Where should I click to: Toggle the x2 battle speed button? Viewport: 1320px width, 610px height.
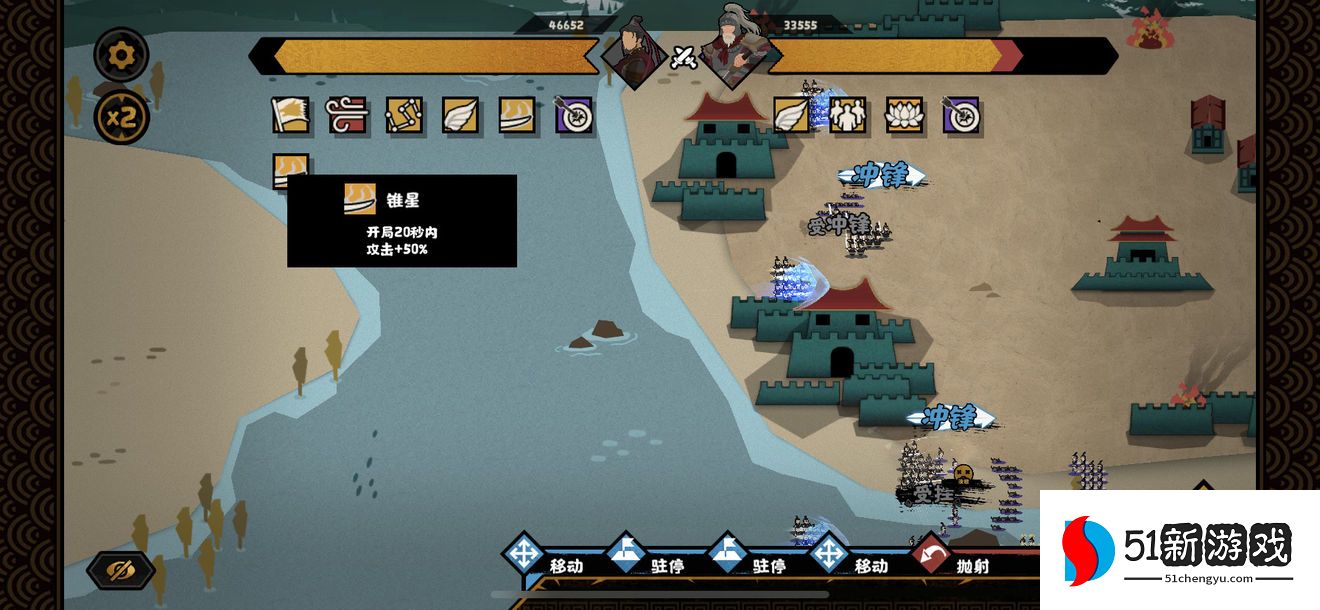point(121,118)
